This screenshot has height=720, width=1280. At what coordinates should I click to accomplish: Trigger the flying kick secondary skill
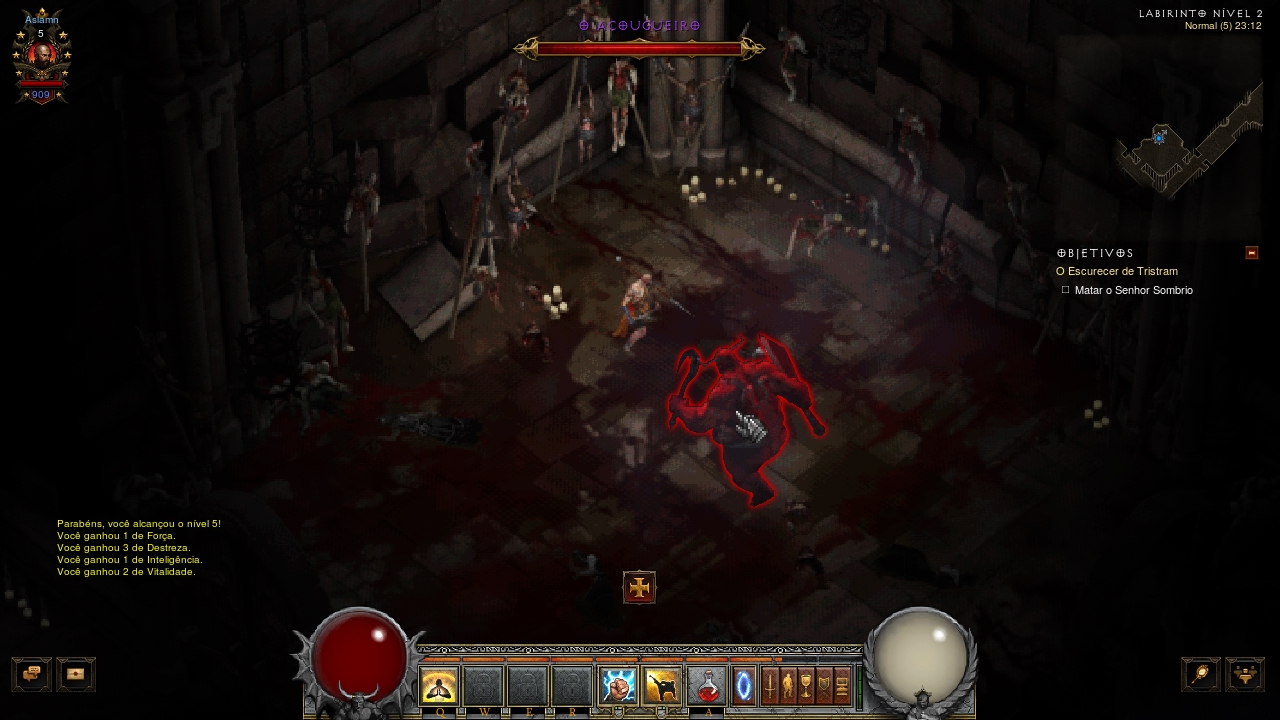pyautogui.click(x=662, y=687)
